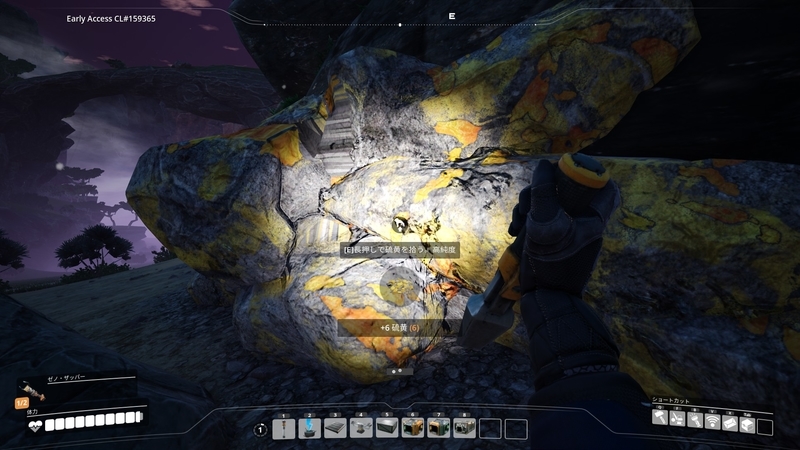Open the envelope messages shortcut
Viewport: 800px width, 450px height.
pos(730,423)
